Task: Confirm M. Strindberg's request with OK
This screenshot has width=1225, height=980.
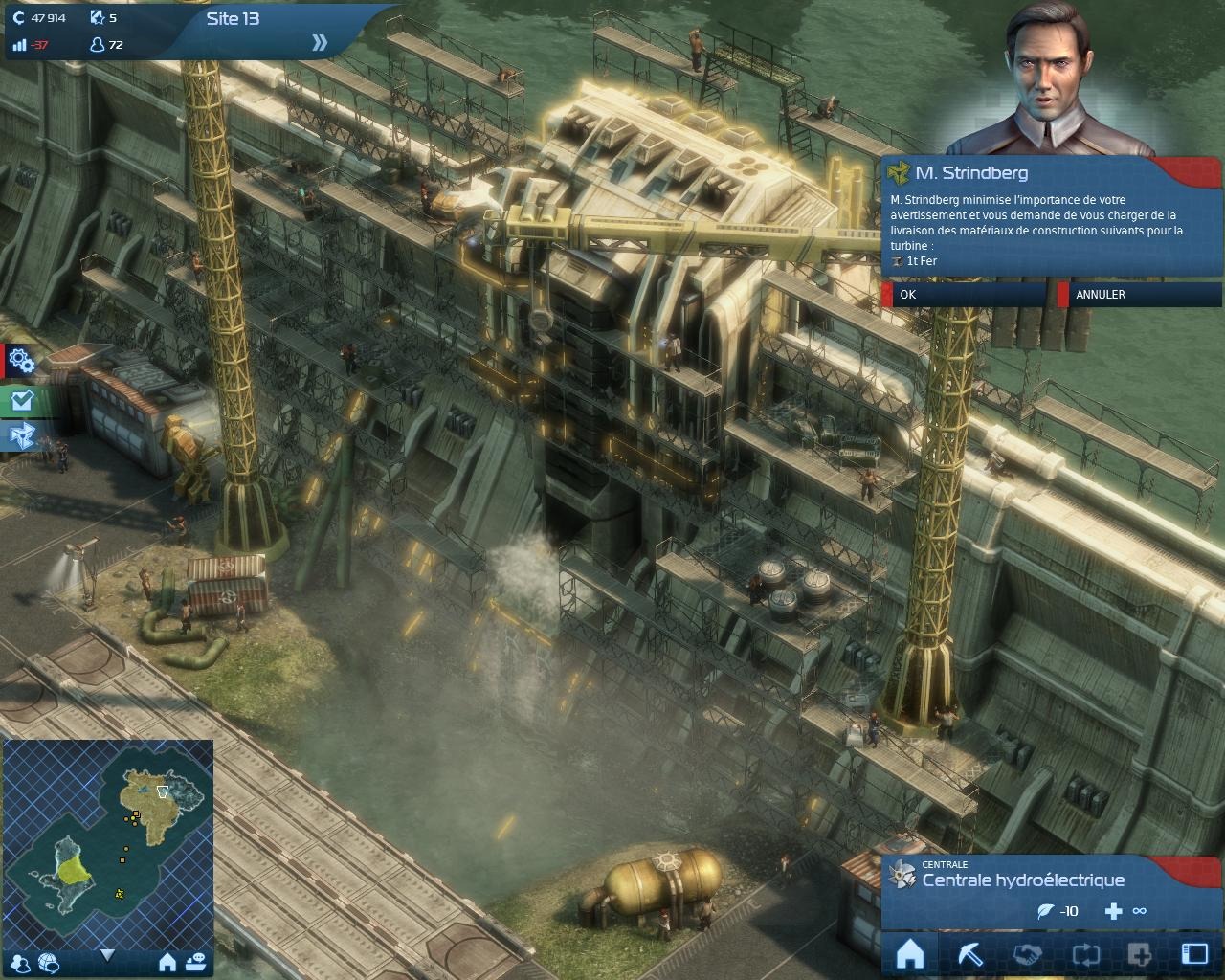Action: tap(965, 295)
